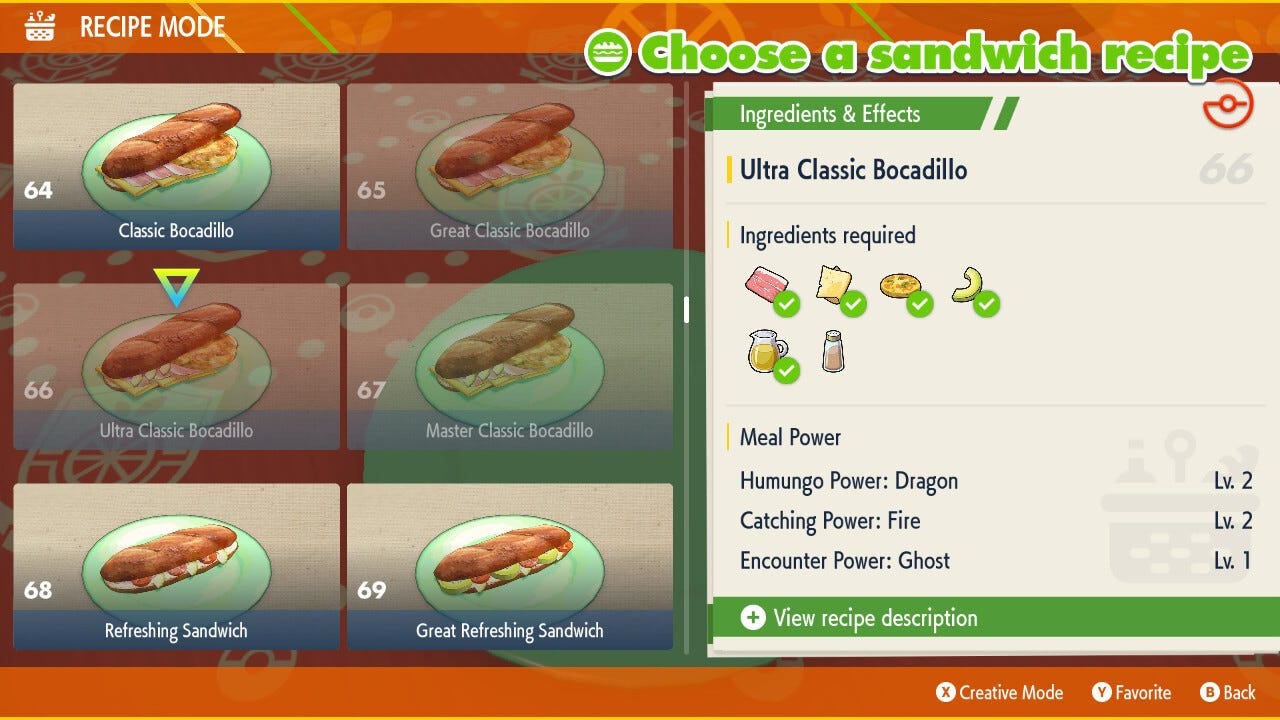Toggle the checkmark on the ham ingredient

tap(786, 305)
